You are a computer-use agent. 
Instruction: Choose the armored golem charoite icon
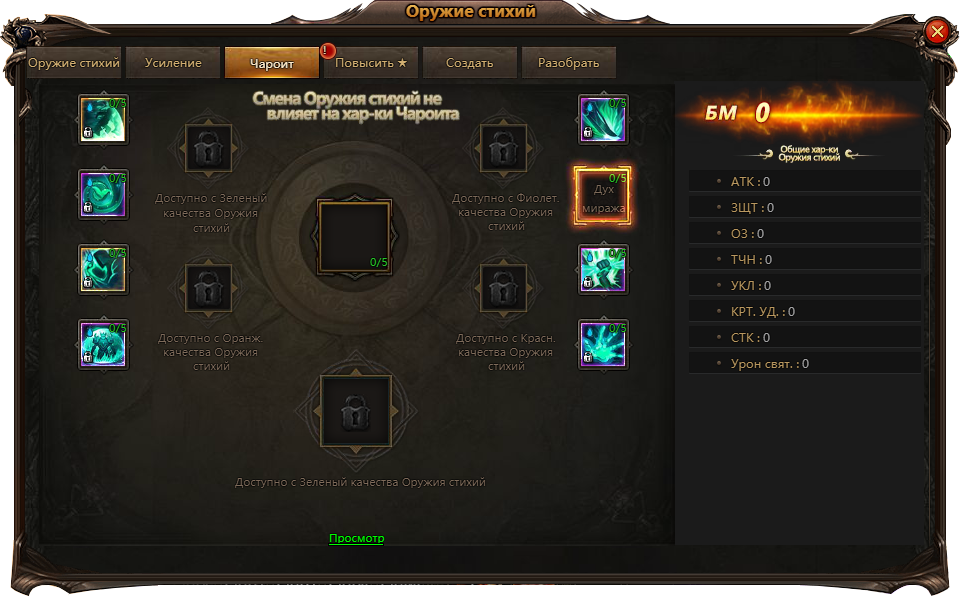[x=104, y=344]
